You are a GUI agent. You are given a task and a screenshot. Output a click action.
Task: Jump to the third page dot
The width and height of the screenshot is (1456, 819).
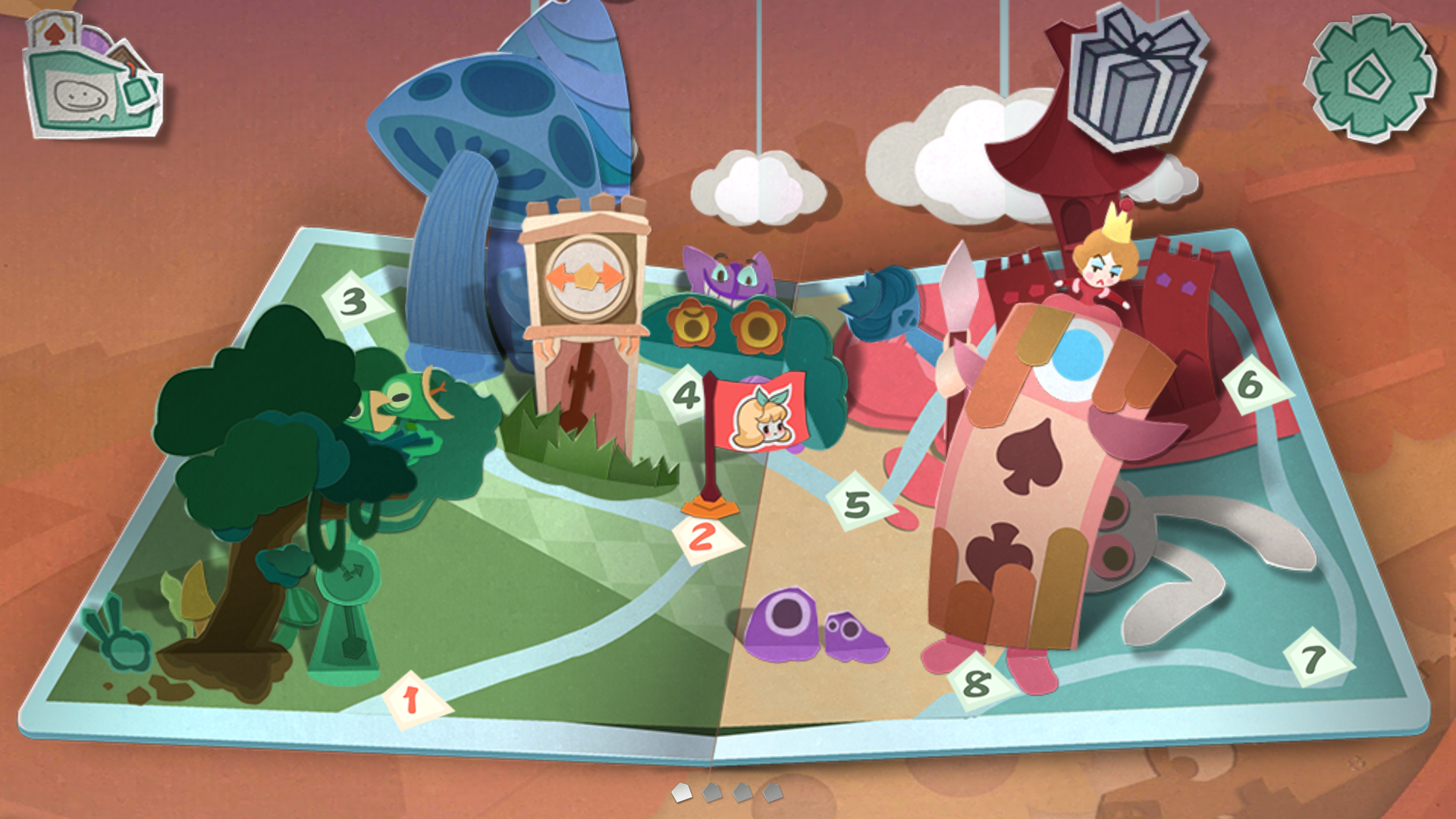point(742,792)
